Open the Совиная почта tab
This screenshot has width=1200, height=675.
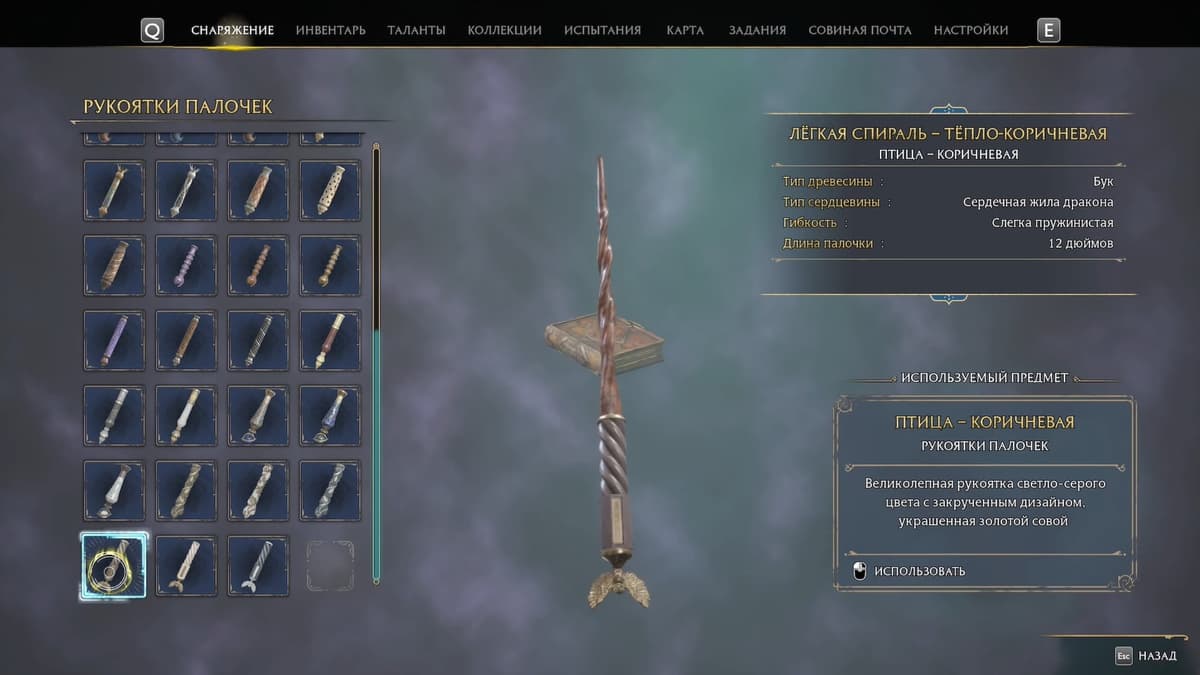pos(859,30)
